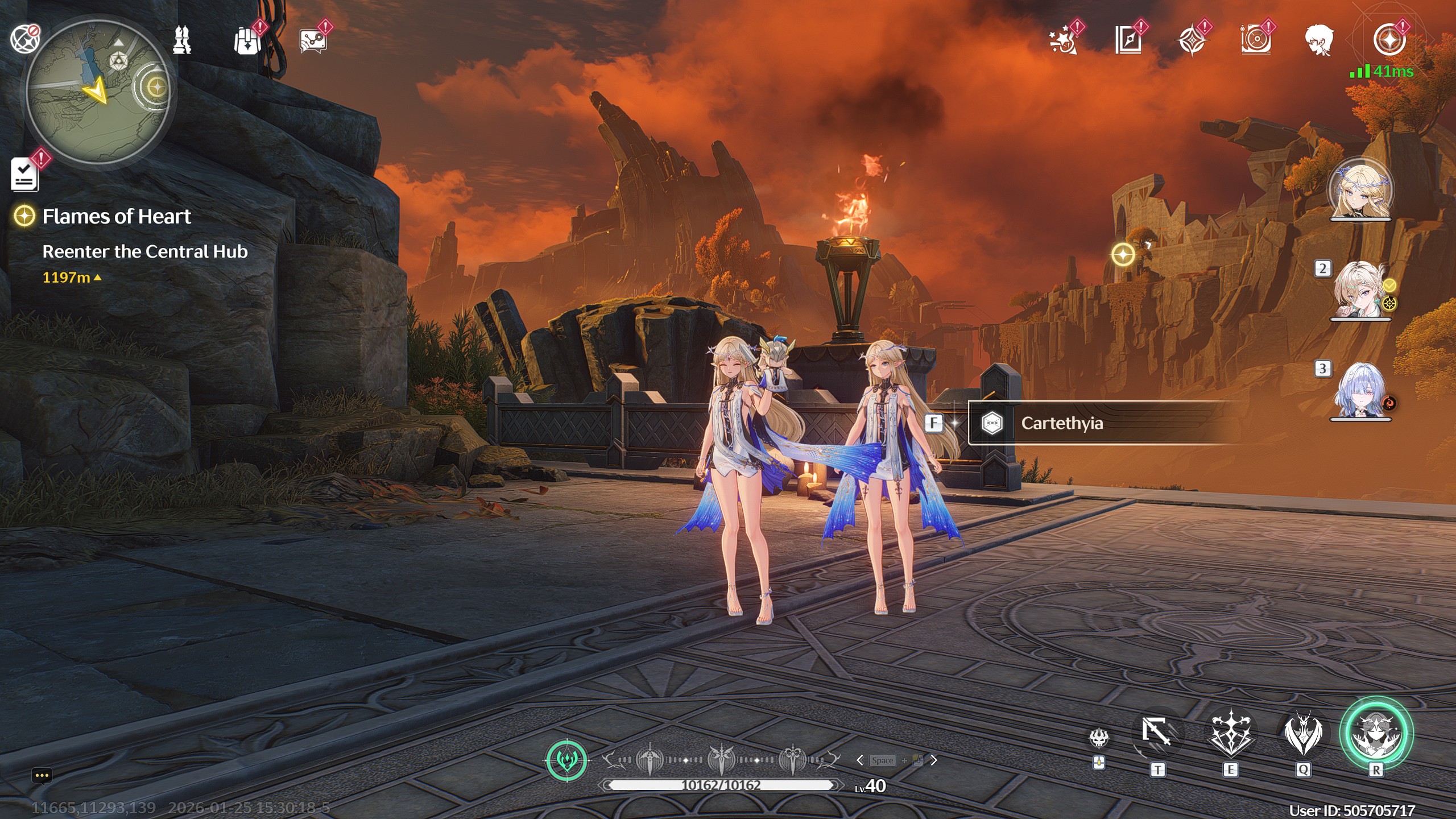
Task: Open the circular minimap
Action: 98,91
